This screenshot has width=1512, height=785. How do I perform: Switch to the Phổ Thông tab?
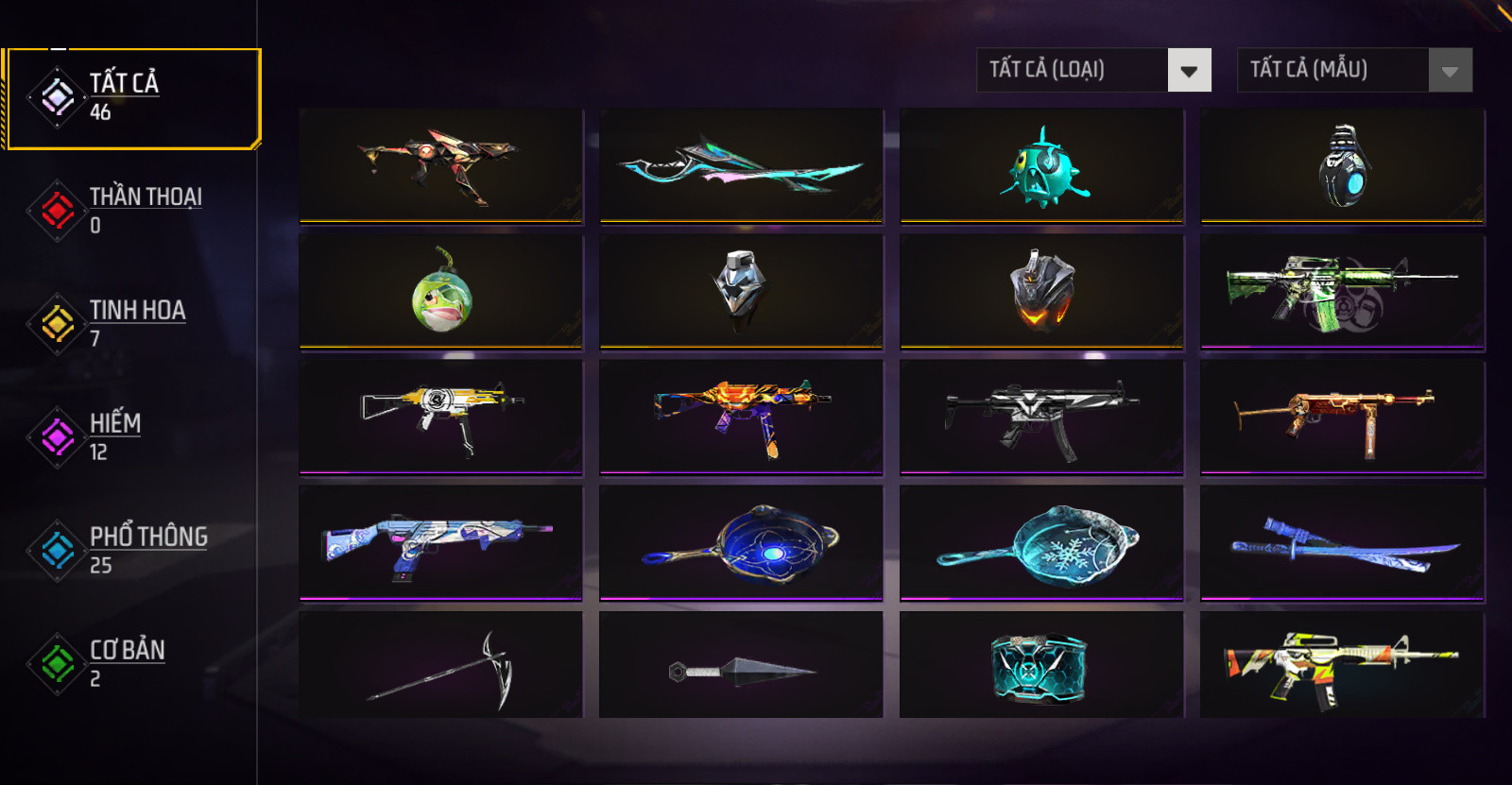[x=132, y=550]
